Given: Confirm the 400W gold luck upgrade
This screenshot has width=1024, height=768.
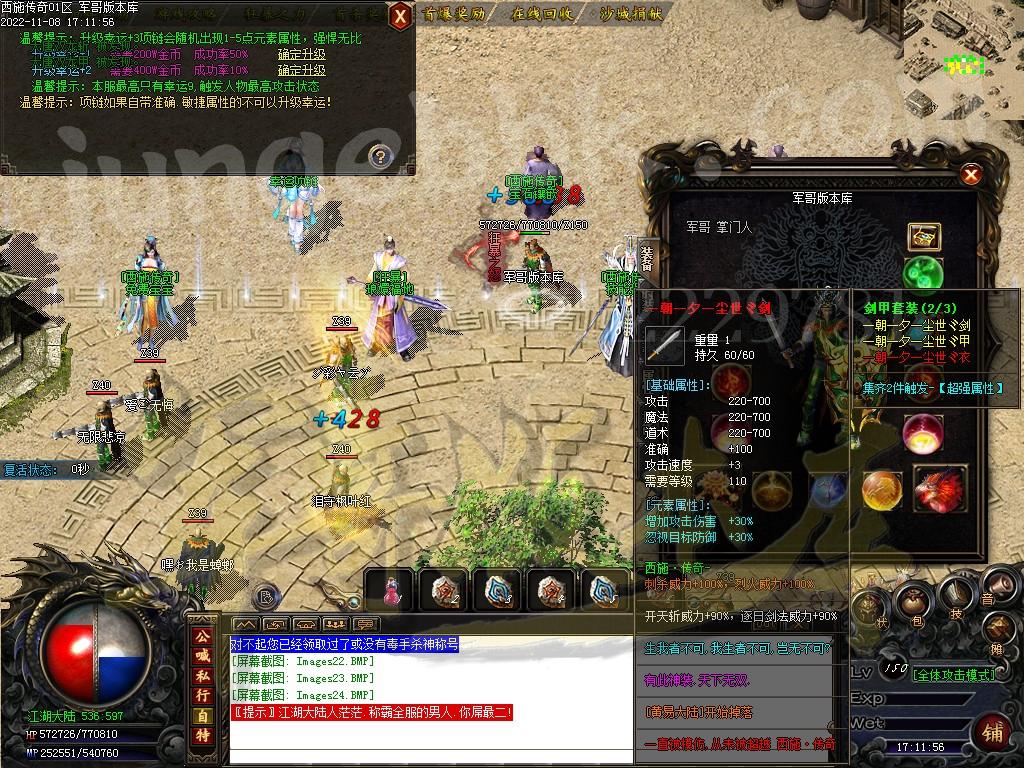Looking at the screenshot, I should (x=301, y=70).
